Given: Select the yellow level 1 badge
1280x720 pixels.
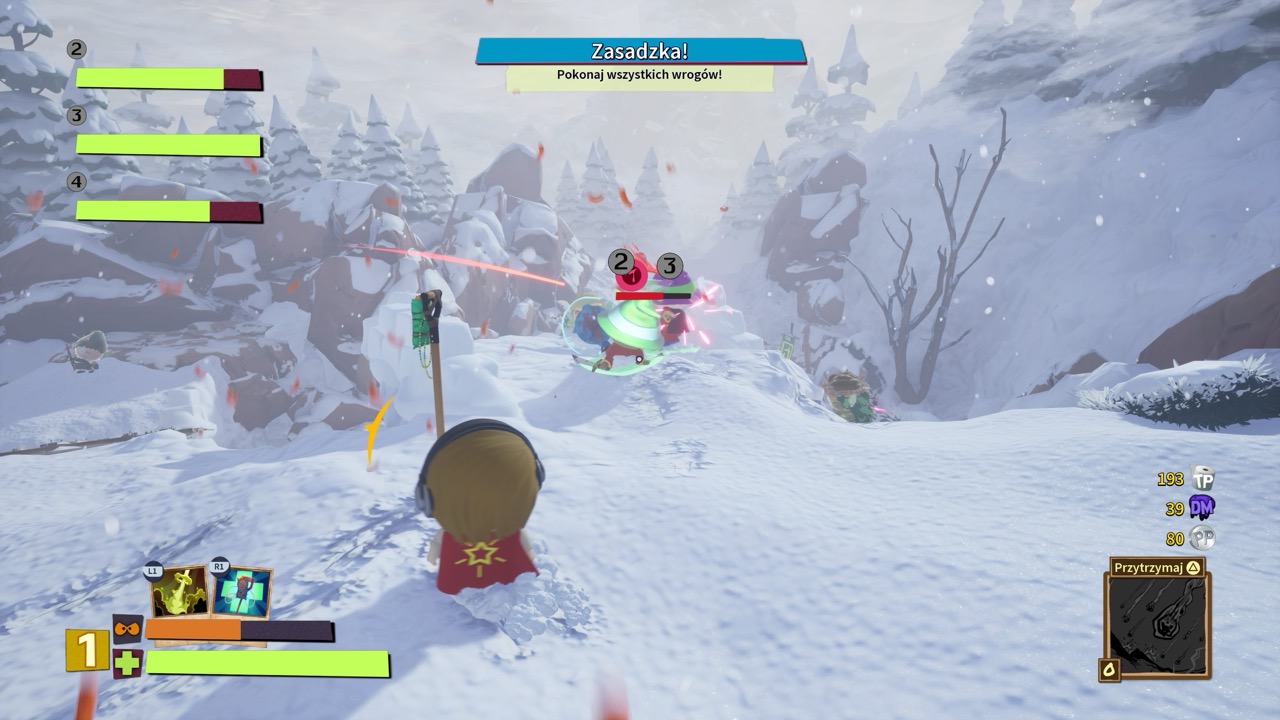Looking at the screenshot, I should point(87,651).
